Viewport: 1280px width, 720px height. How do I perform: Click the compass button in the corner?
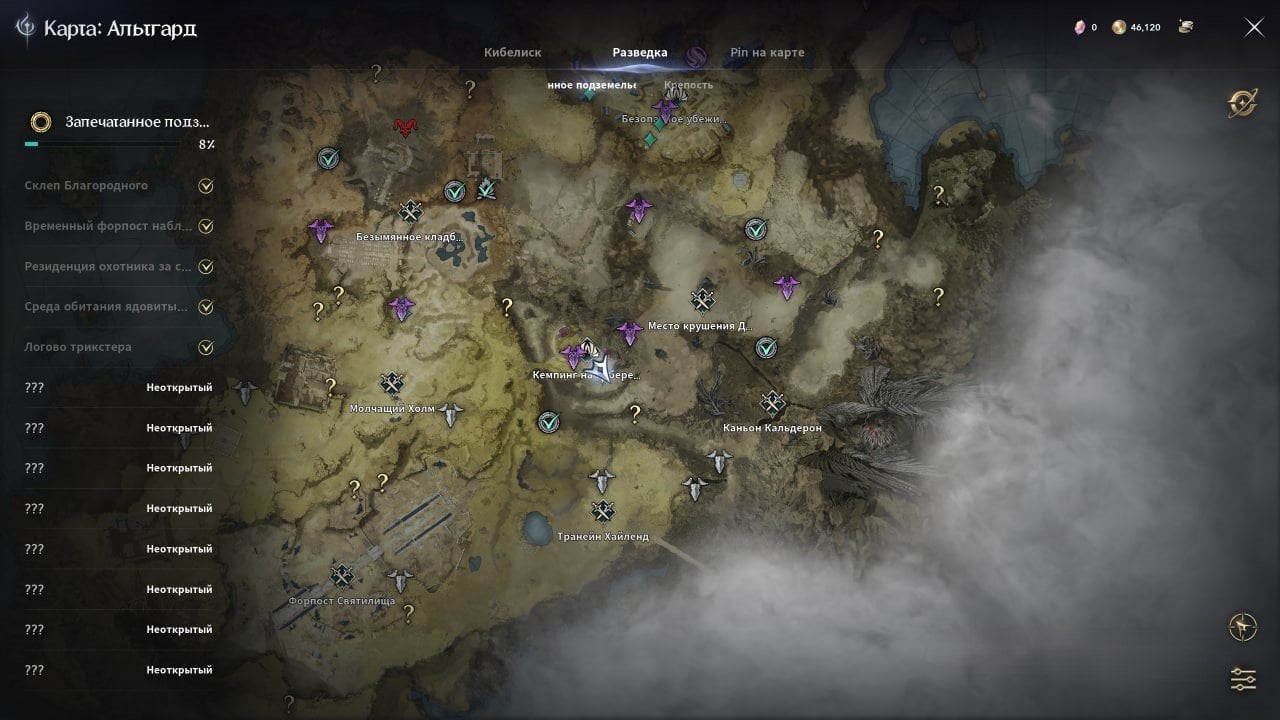click(x=1243, y=627)
